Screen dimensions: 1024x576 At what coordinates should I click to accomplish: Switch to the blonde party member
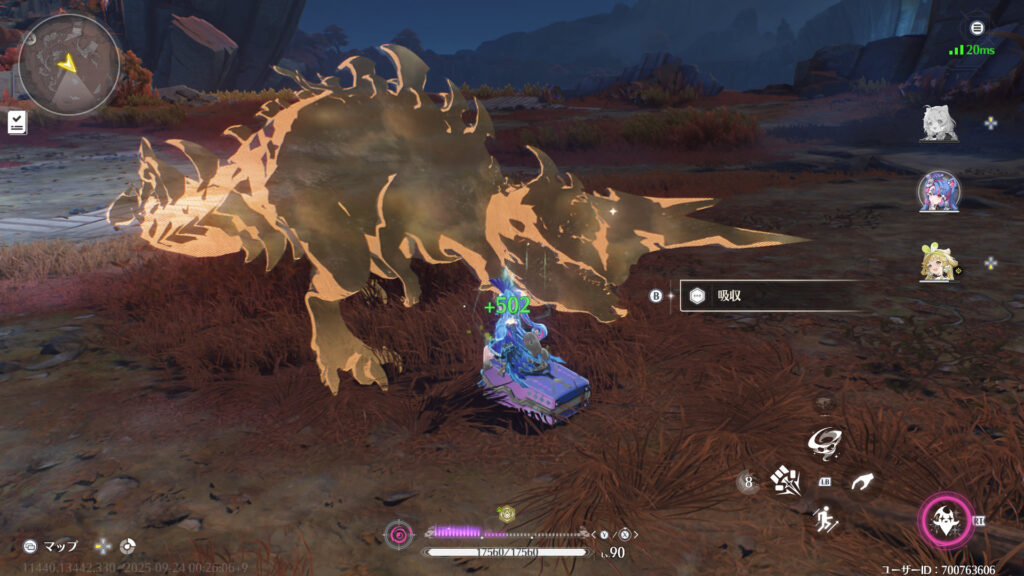[x=938, y=263]
